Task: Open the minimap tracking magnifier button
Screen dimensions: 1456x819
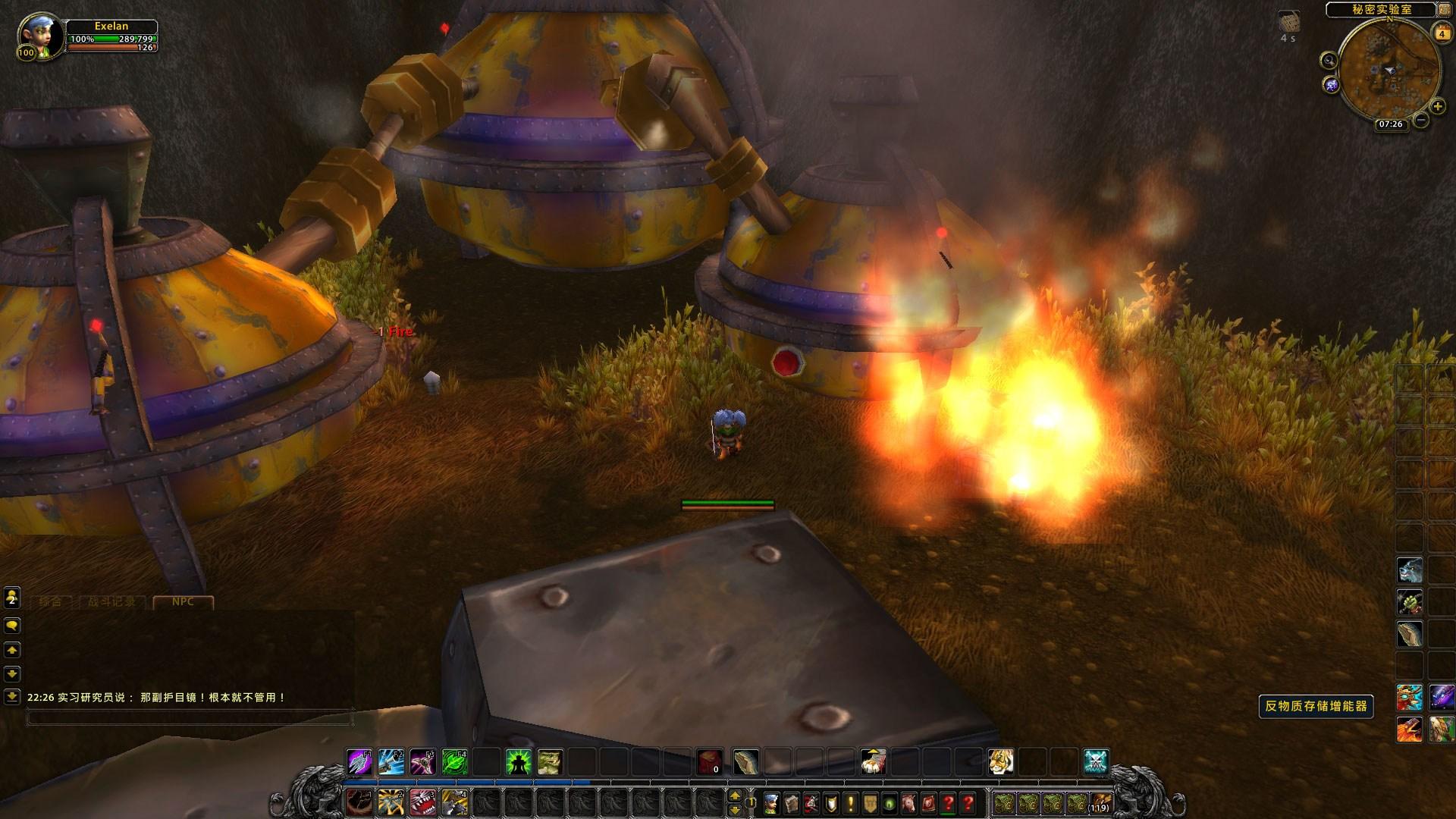Action: coord(1329,61)
